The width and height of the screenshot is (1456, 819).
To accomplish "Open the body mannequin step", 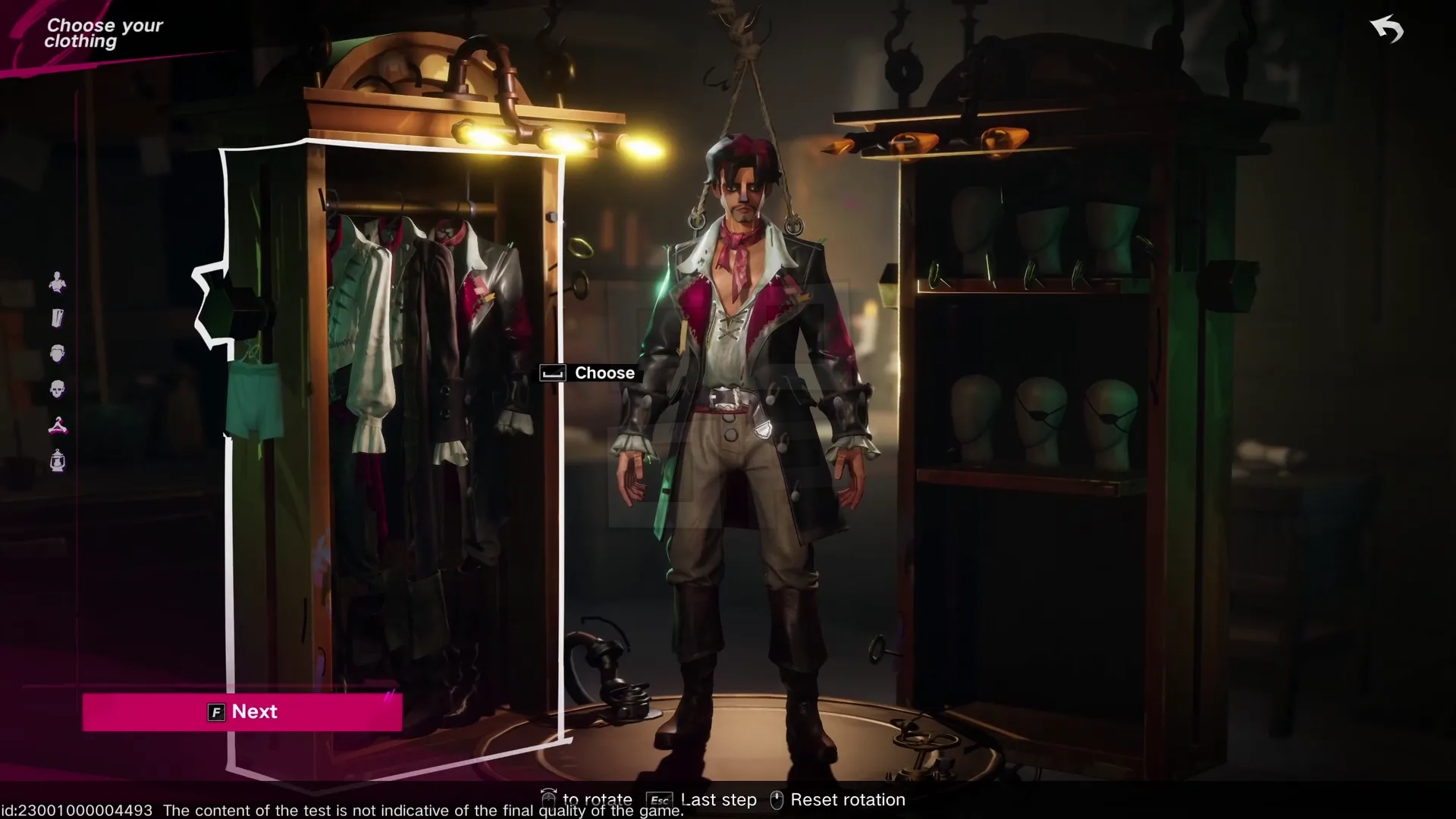I will 58,283.
